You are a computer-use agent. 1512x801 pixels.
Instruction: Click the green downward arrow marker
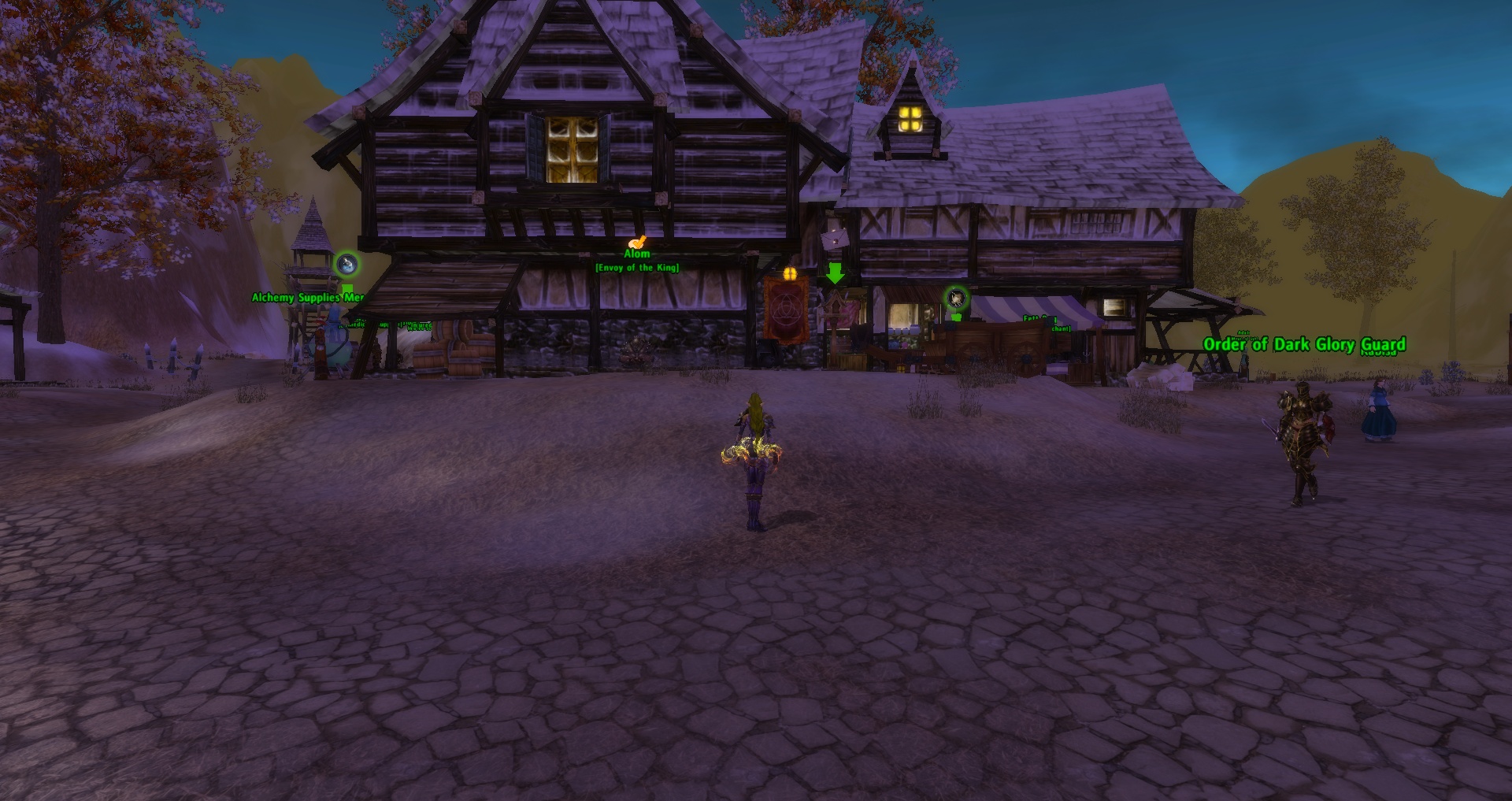pos(835,273)
